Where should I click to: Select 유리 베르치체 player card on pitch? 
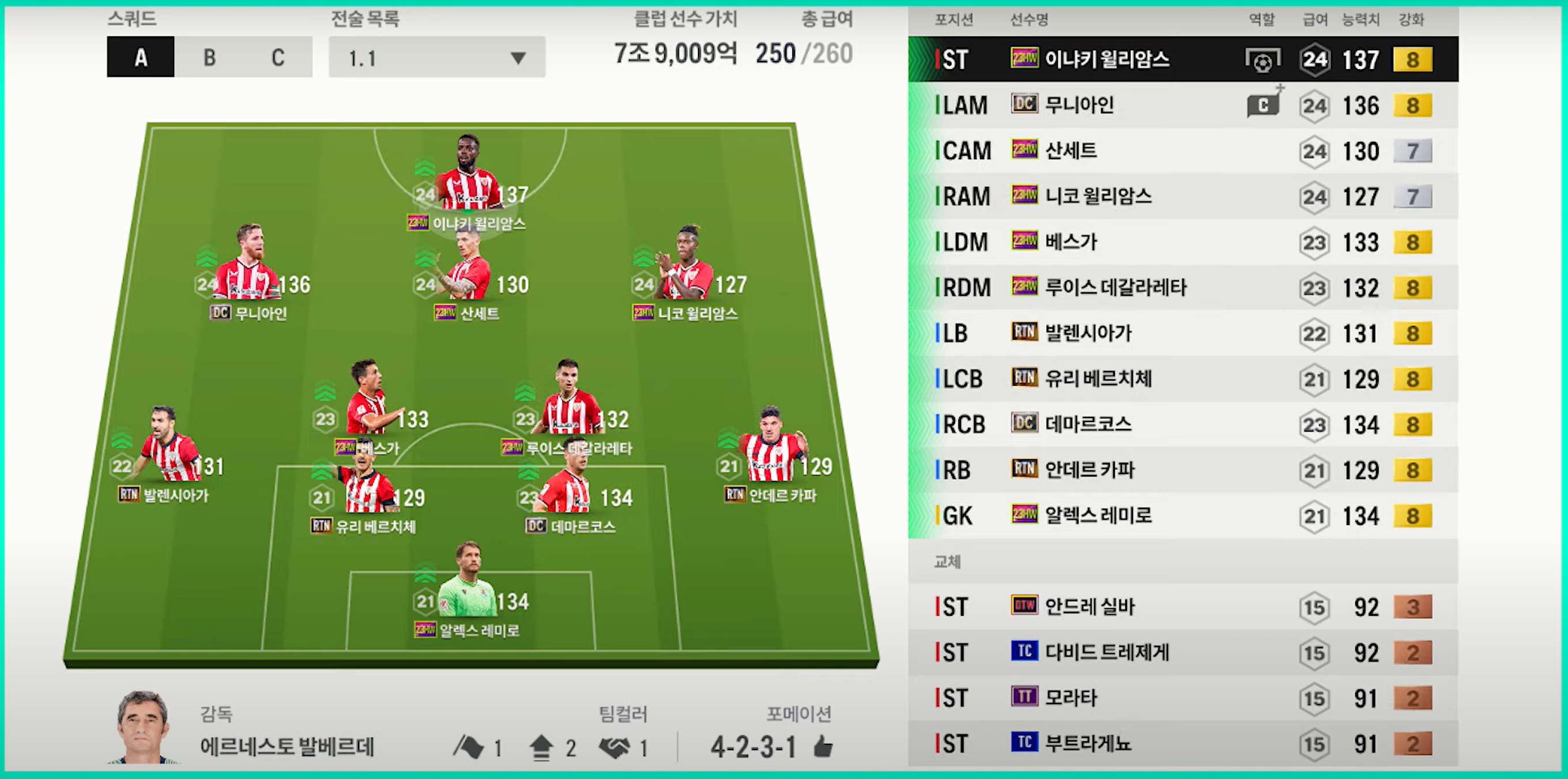click(x=365, y=487)
